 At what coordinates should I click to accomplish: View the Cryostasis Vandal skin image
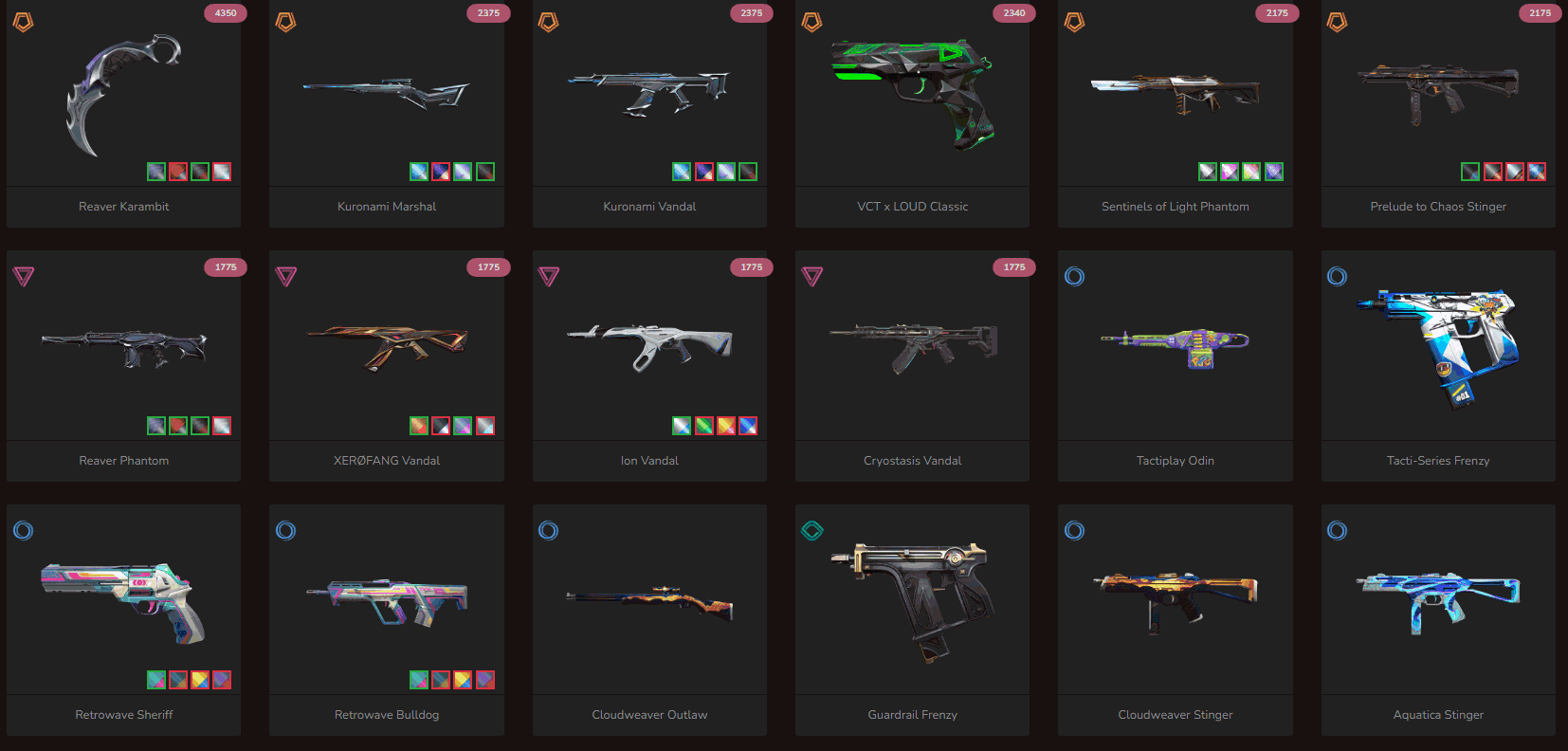coord(911,344)
